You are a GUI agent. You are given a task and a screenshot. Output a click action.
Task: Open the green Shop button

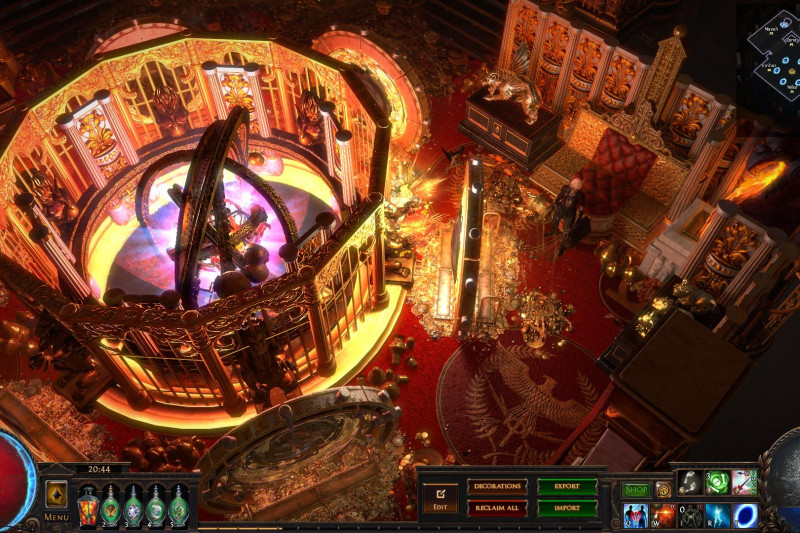636,489
